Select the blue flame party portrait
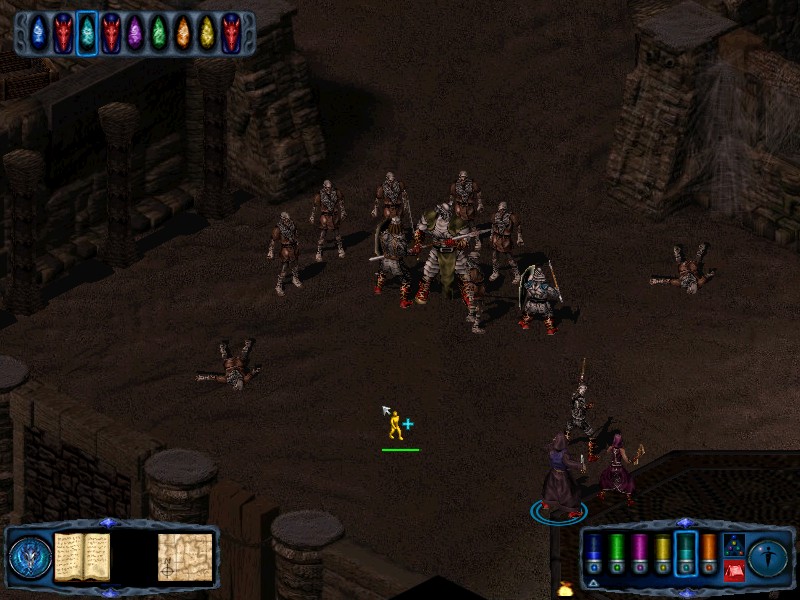 coord(39,33)
